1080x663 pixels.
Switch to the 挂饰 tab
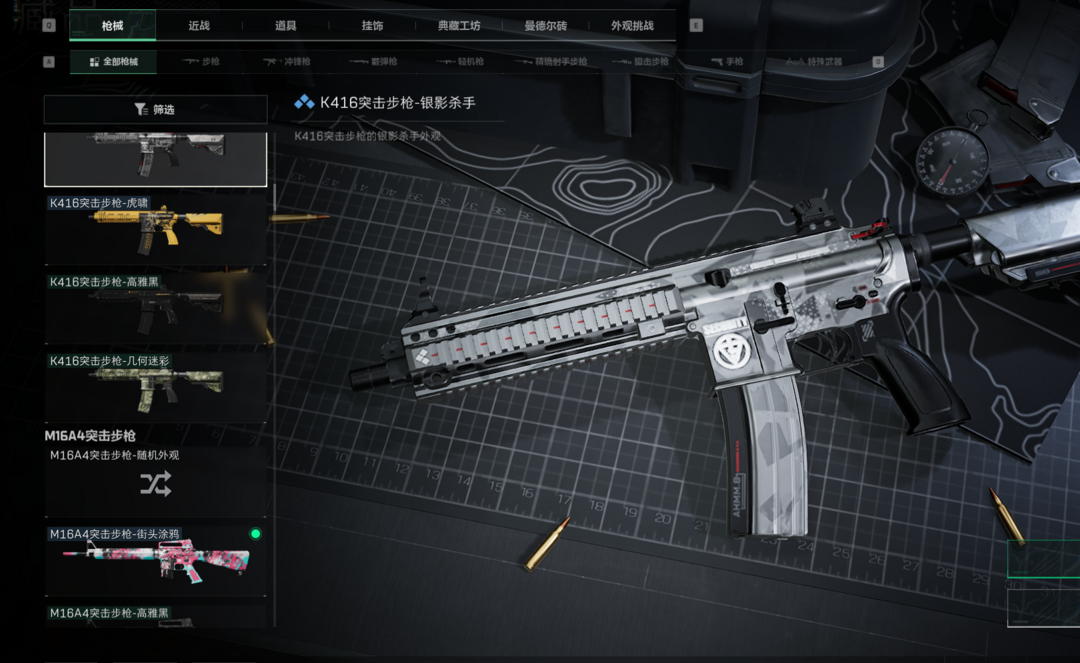click(372, 25)
